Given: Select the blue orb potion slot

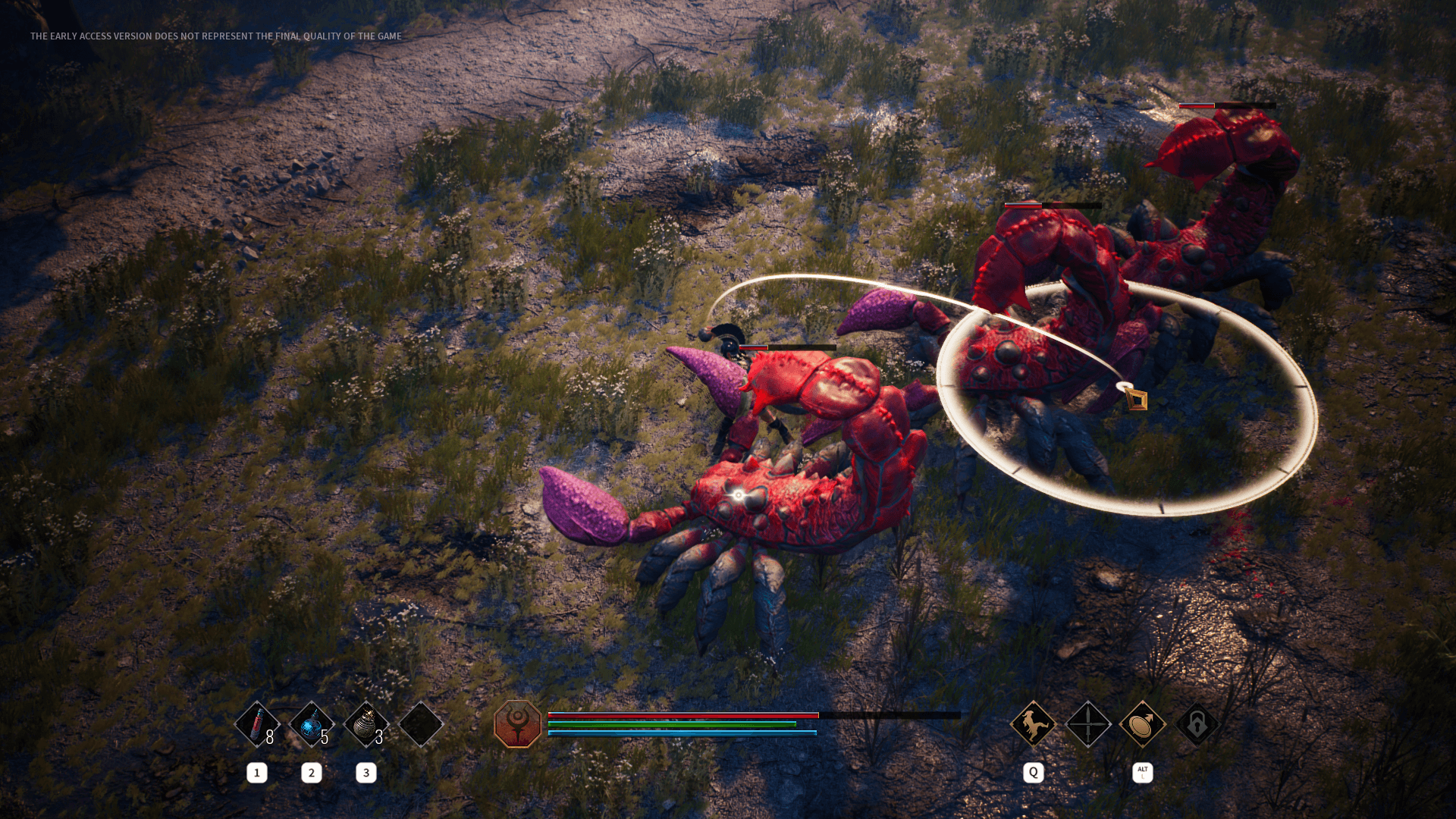Looking at the screenshot, I should point(312,724).
